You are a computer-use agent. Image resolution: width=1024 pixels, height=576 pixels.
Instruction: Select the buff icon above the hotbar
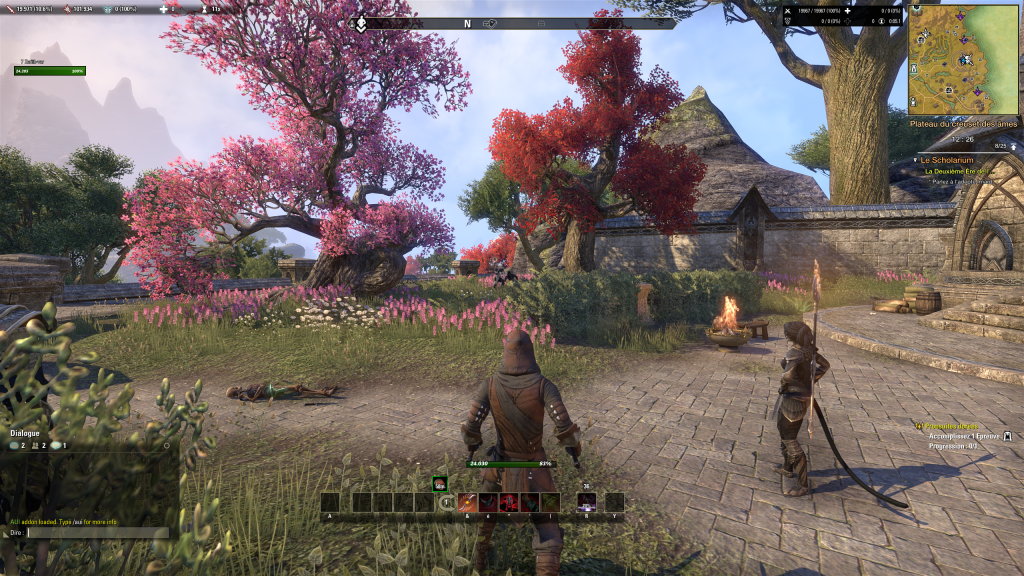click(439, 483)
